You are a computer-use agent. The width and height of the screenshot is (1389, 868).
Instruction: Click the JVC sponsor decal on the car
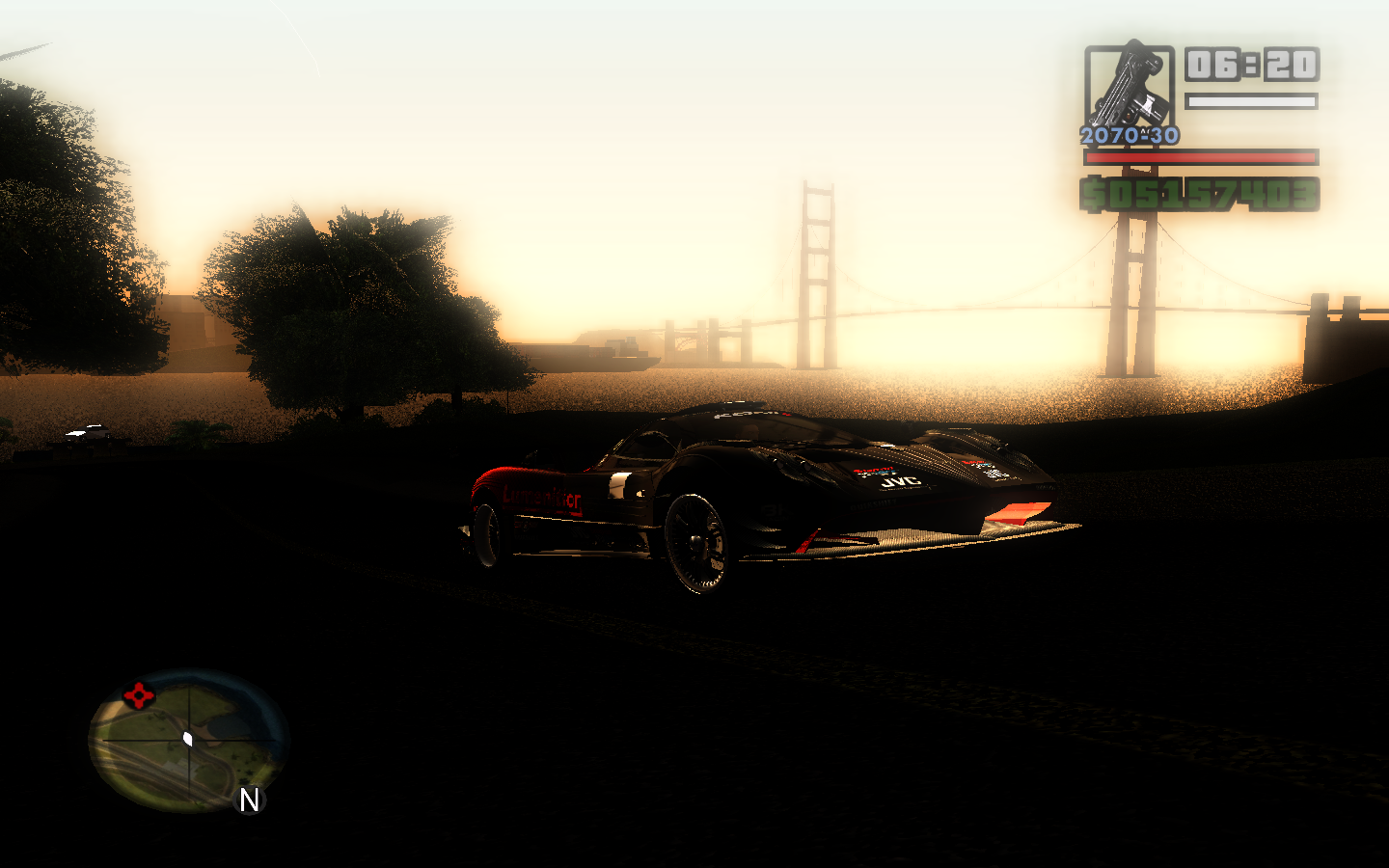coord(900,482)
